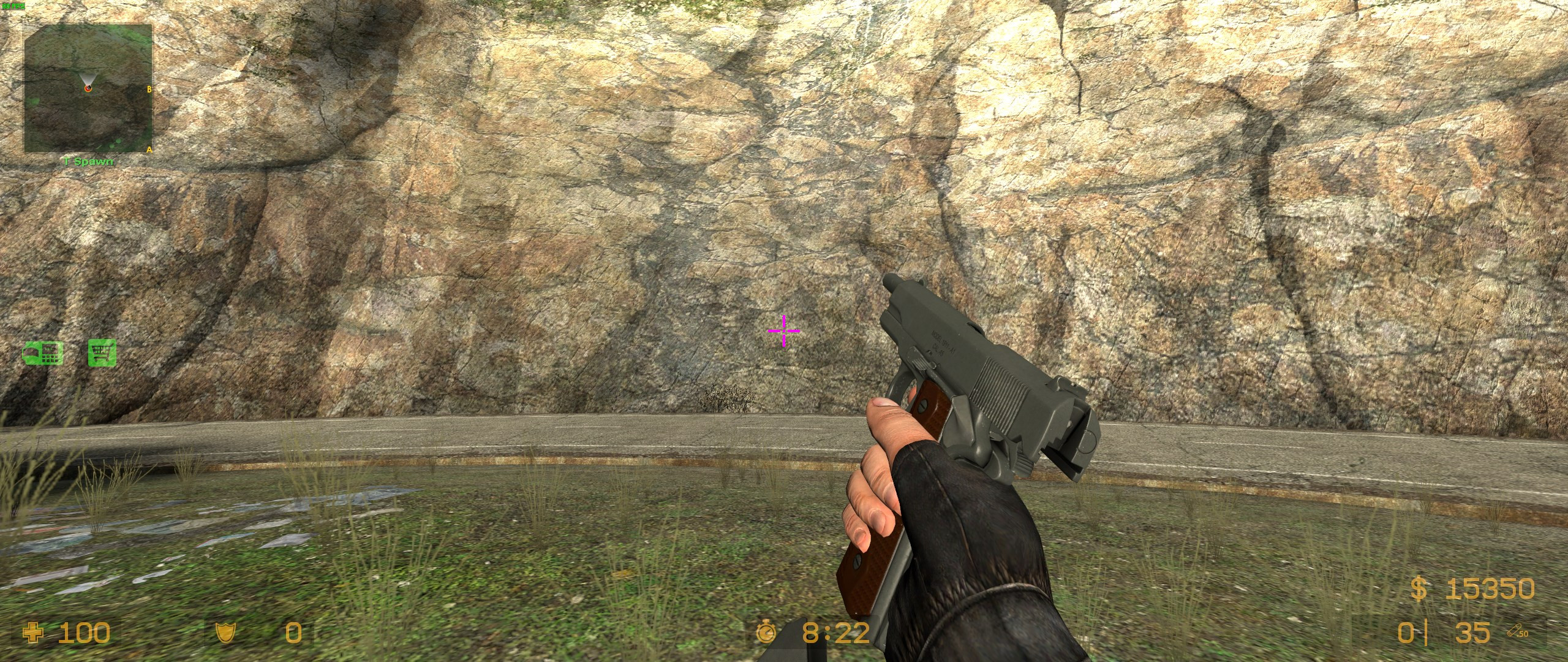Screen dimensions: 1568x662
Task: Click bombsite letter B on the radar
Action: [x=148, y=88]
